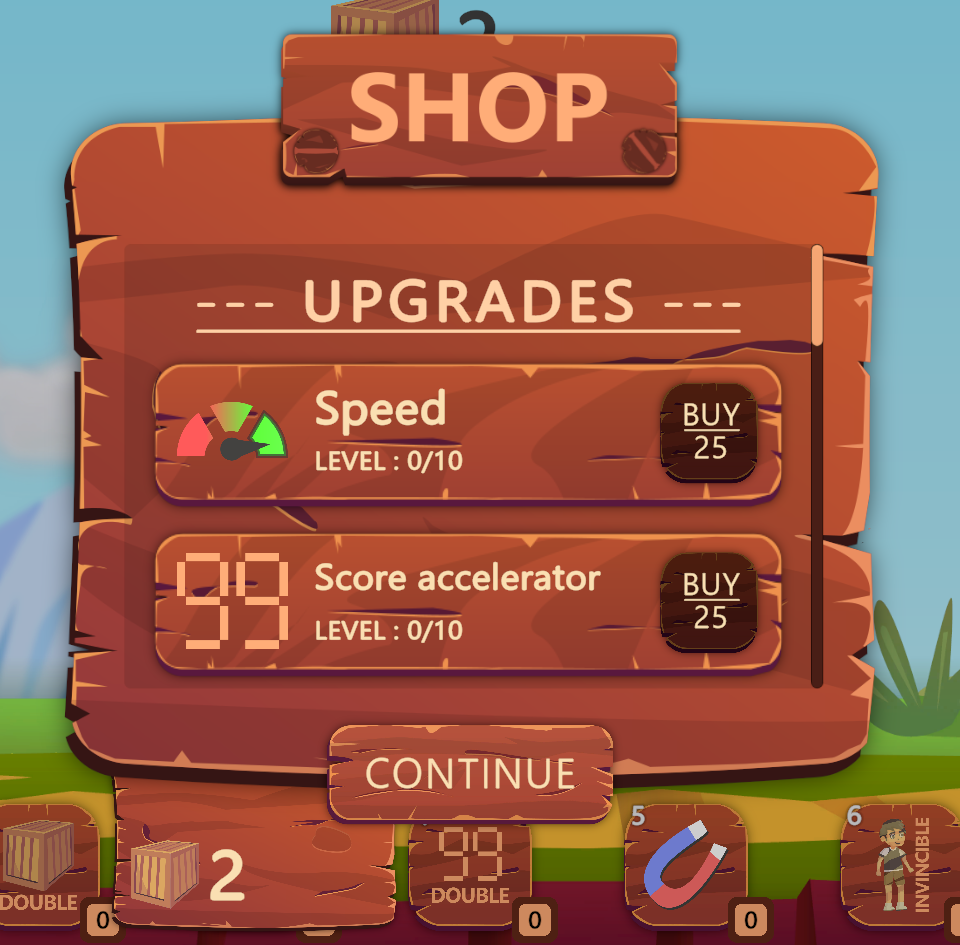This screenshot has height=945, width=960.
Task: Click the Continue button
Action: (x=470, y=773)
